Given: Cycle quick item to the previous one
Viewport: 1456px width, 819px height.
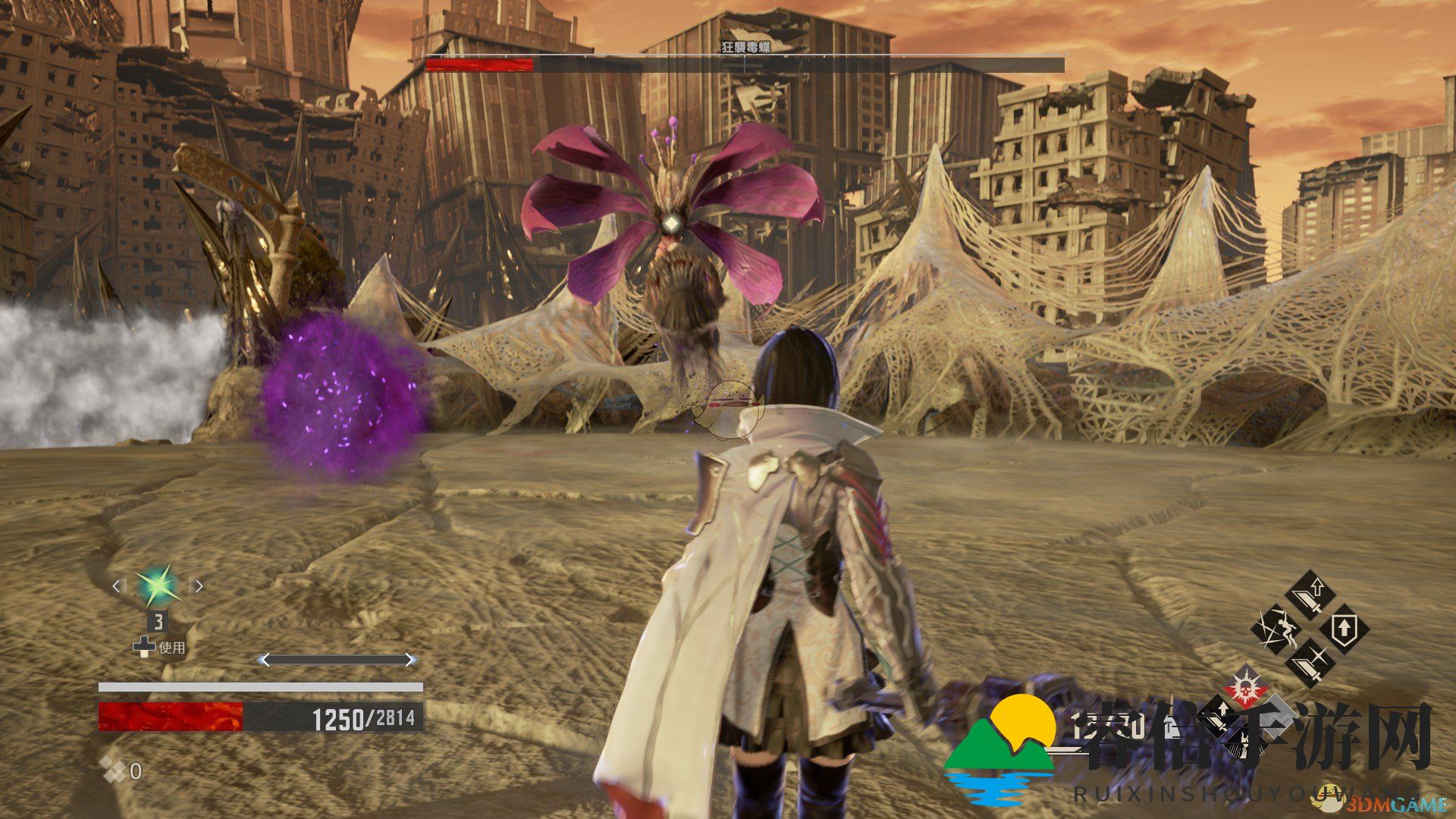Looking at the screenshot, I should click(116, 586).
